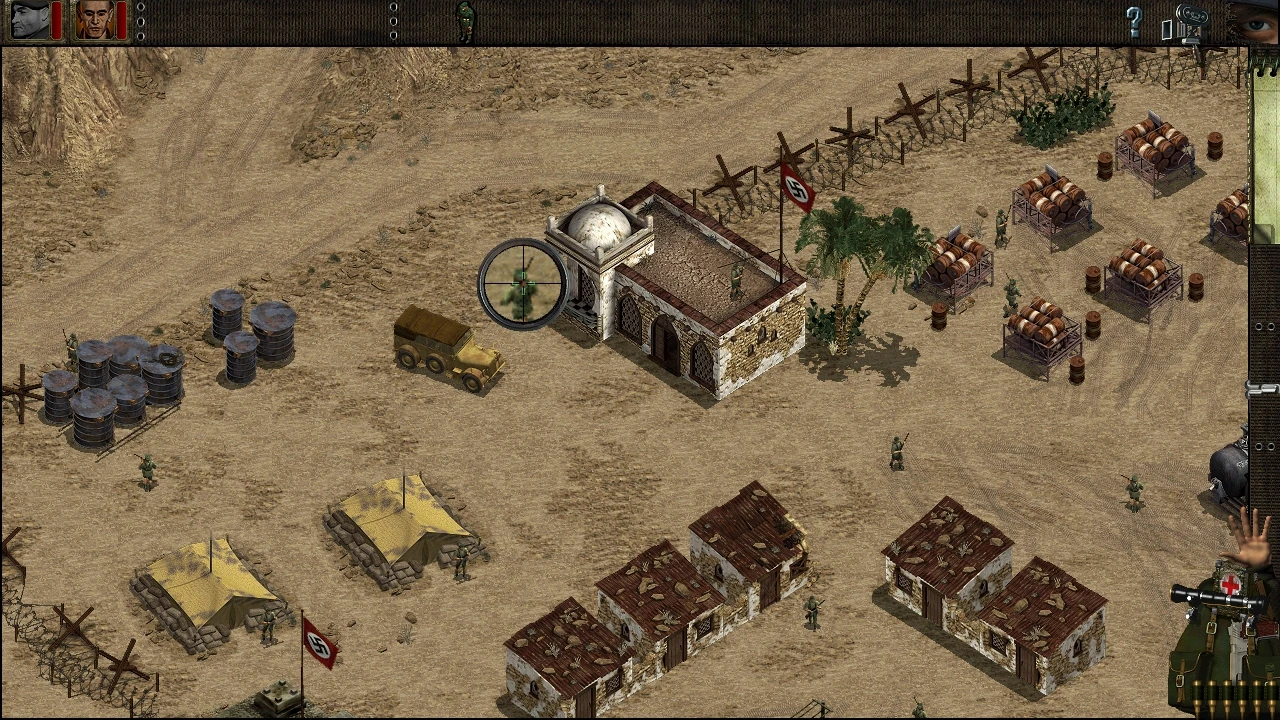Click the enemy motorcycle thumbnail above the inventory
The width and height of the screenshot is (1280, 720).
[1227, 467]
